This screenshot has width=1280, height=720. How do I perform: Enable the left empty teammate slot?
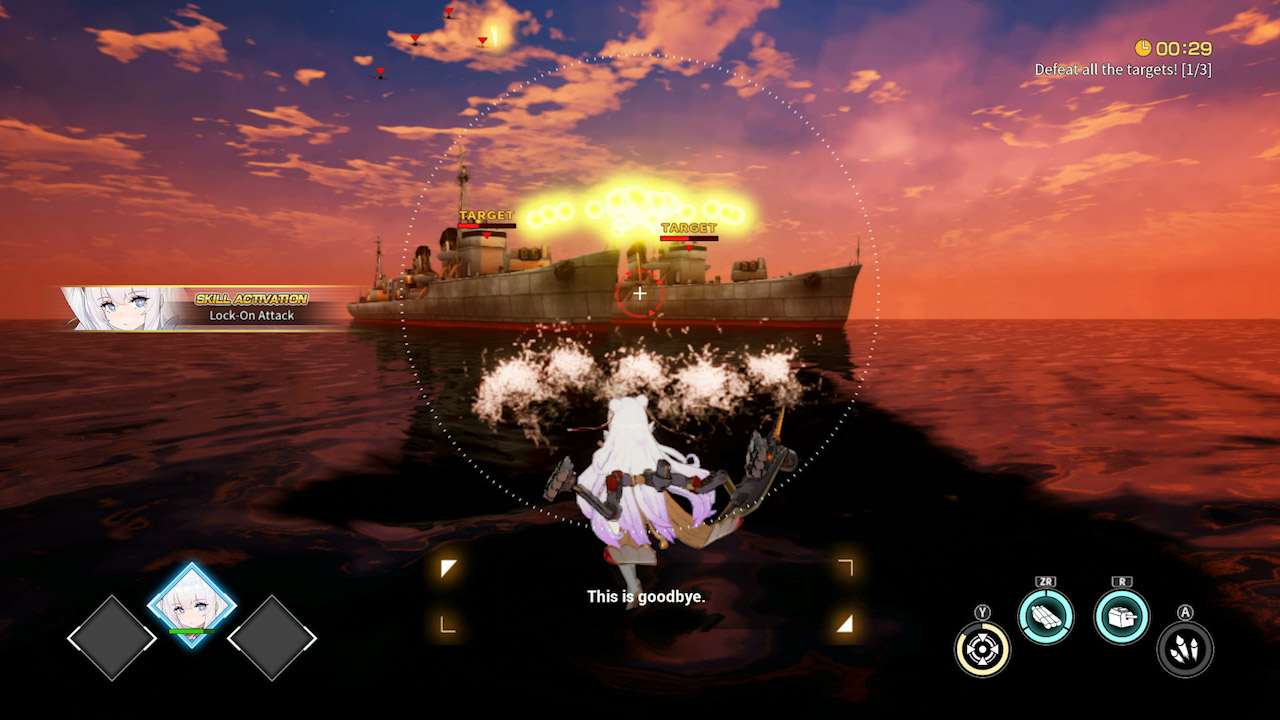tap(112, 637)
